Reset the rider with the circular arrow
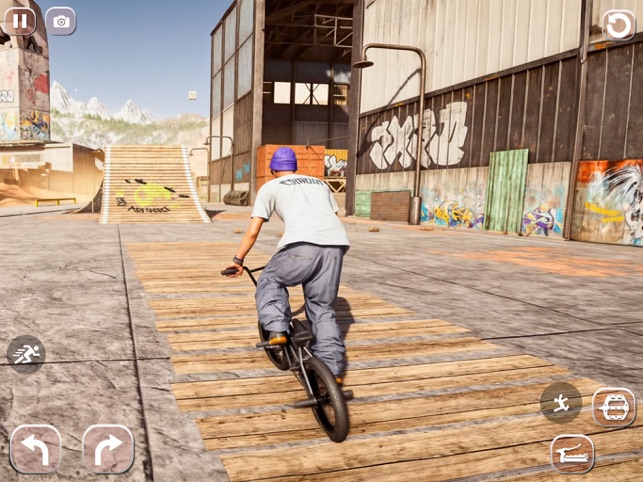This screenshot has height=482, width=643. [618, 25]
